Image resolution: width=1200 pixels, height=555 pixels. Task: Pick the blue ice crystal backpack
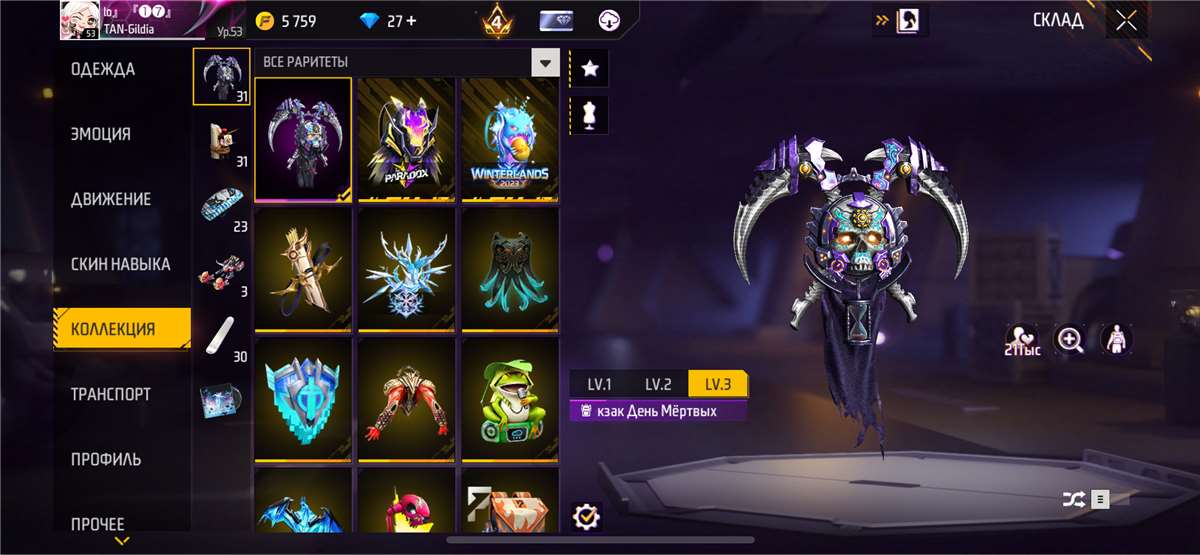pyautogui.click(x=407, y=269)
